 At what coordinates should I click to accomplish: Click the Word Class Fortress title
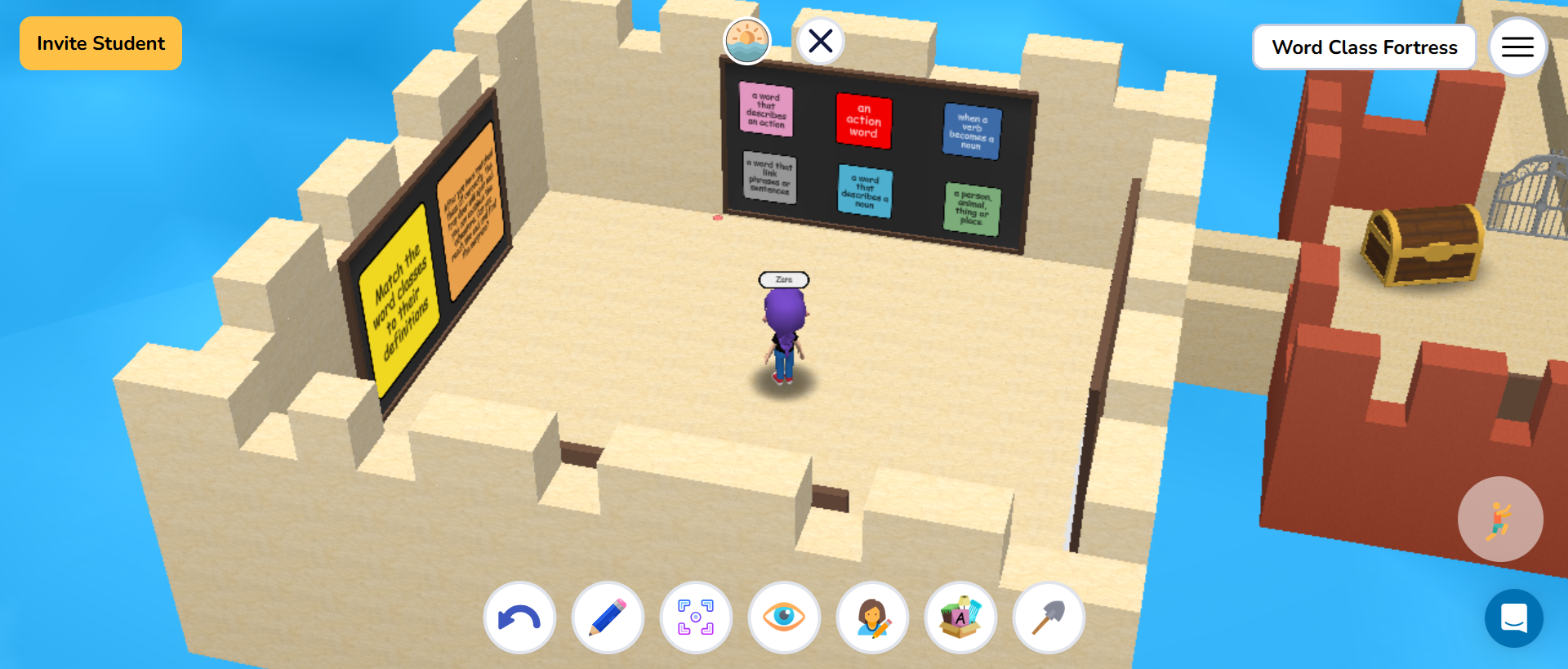pos(1364,47)
